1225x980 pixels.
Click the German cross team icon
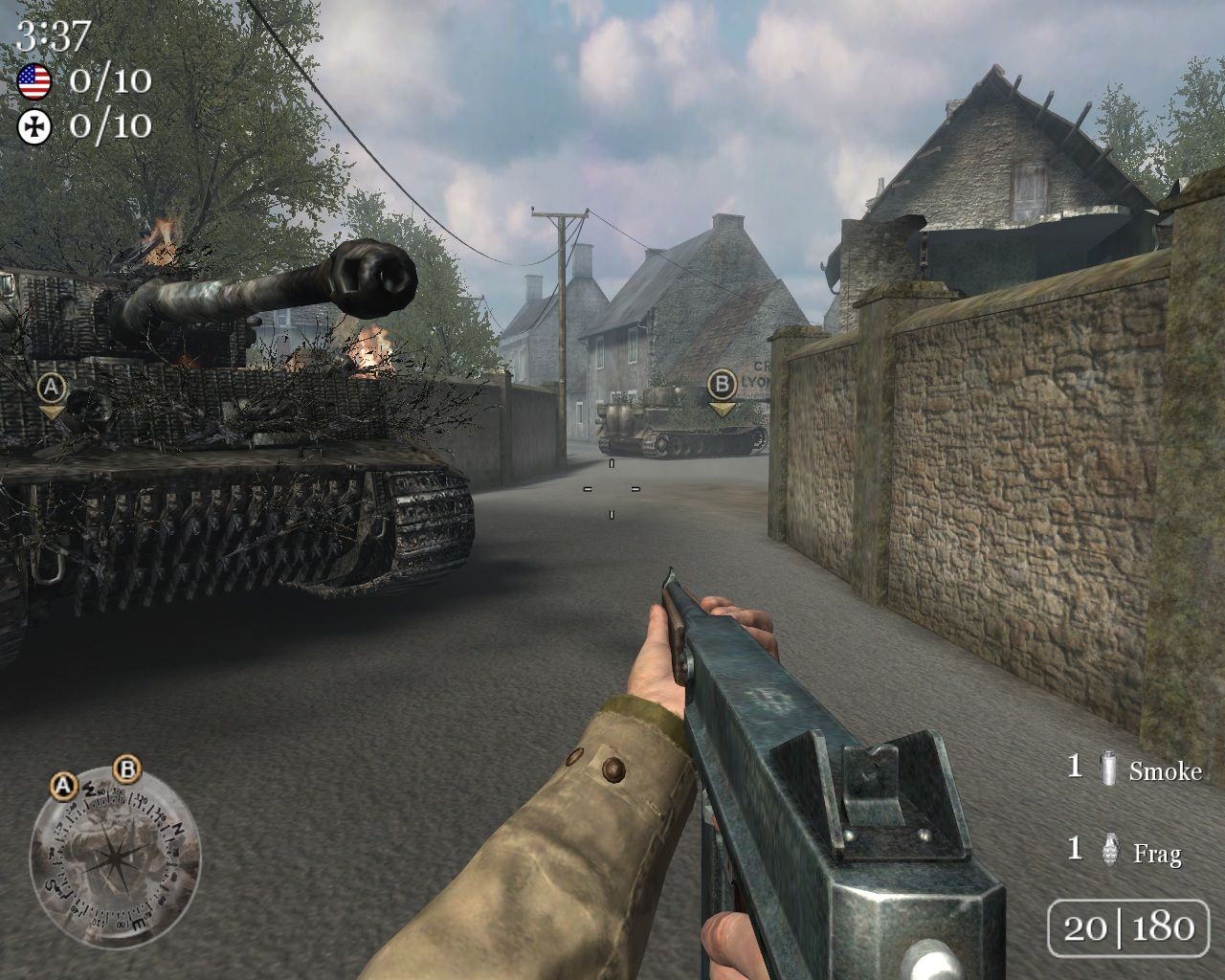[x=34, y=126]
